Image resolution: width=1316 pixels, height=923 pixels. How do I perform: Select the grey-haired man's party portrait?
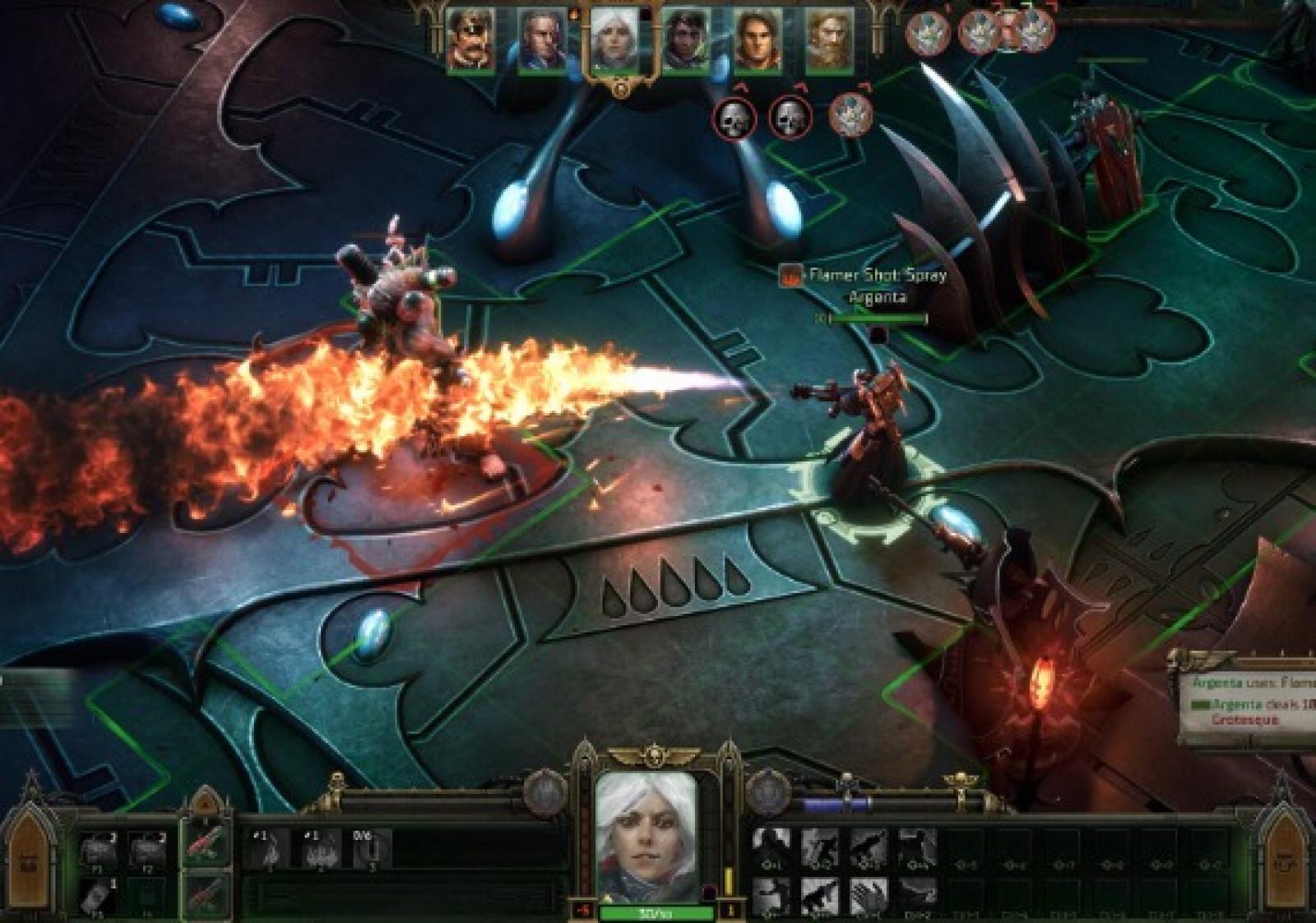click(542, 41)
